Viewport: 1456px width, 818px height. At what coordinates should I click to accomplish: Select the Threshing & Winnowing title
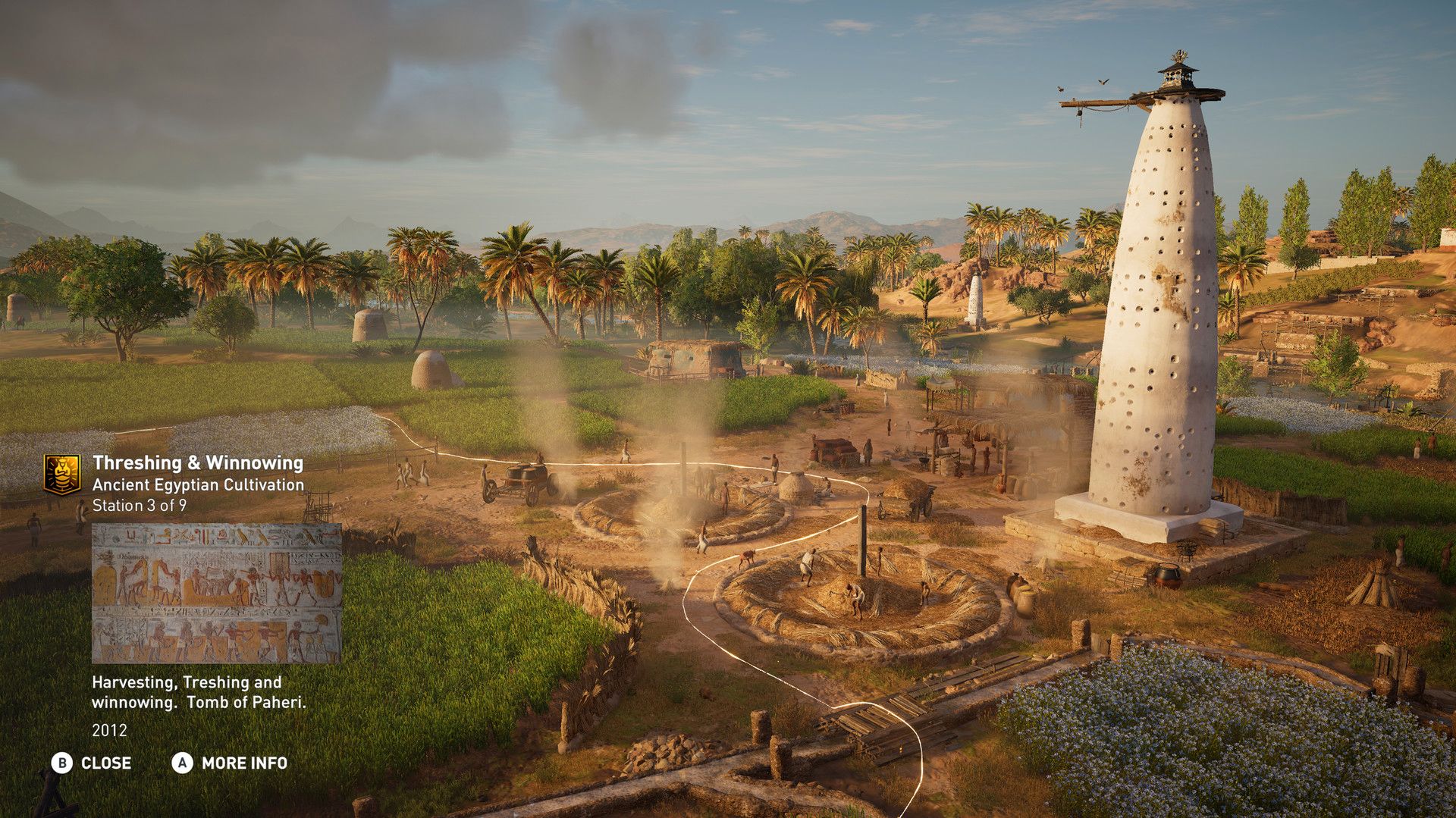pyautogui.click(x=199, y=461)
